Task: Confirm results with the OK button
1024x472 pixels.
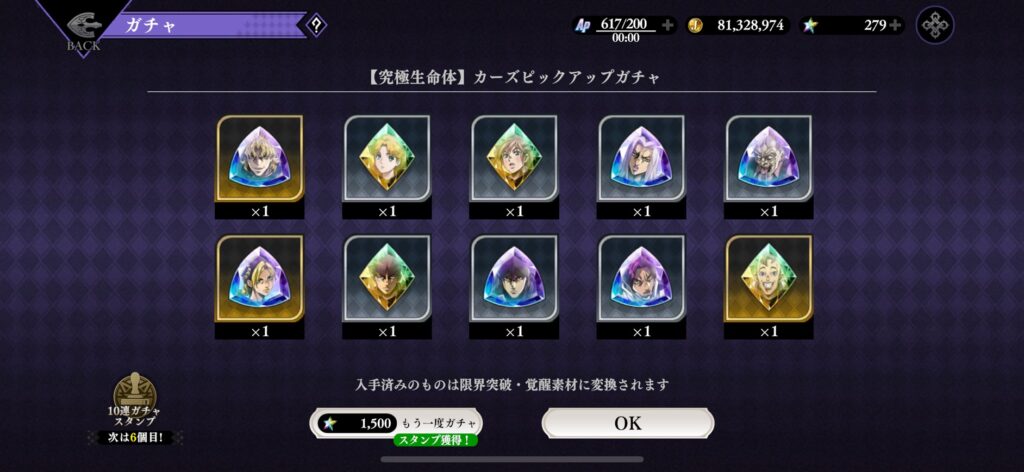Action: click(x=628, y=423)
